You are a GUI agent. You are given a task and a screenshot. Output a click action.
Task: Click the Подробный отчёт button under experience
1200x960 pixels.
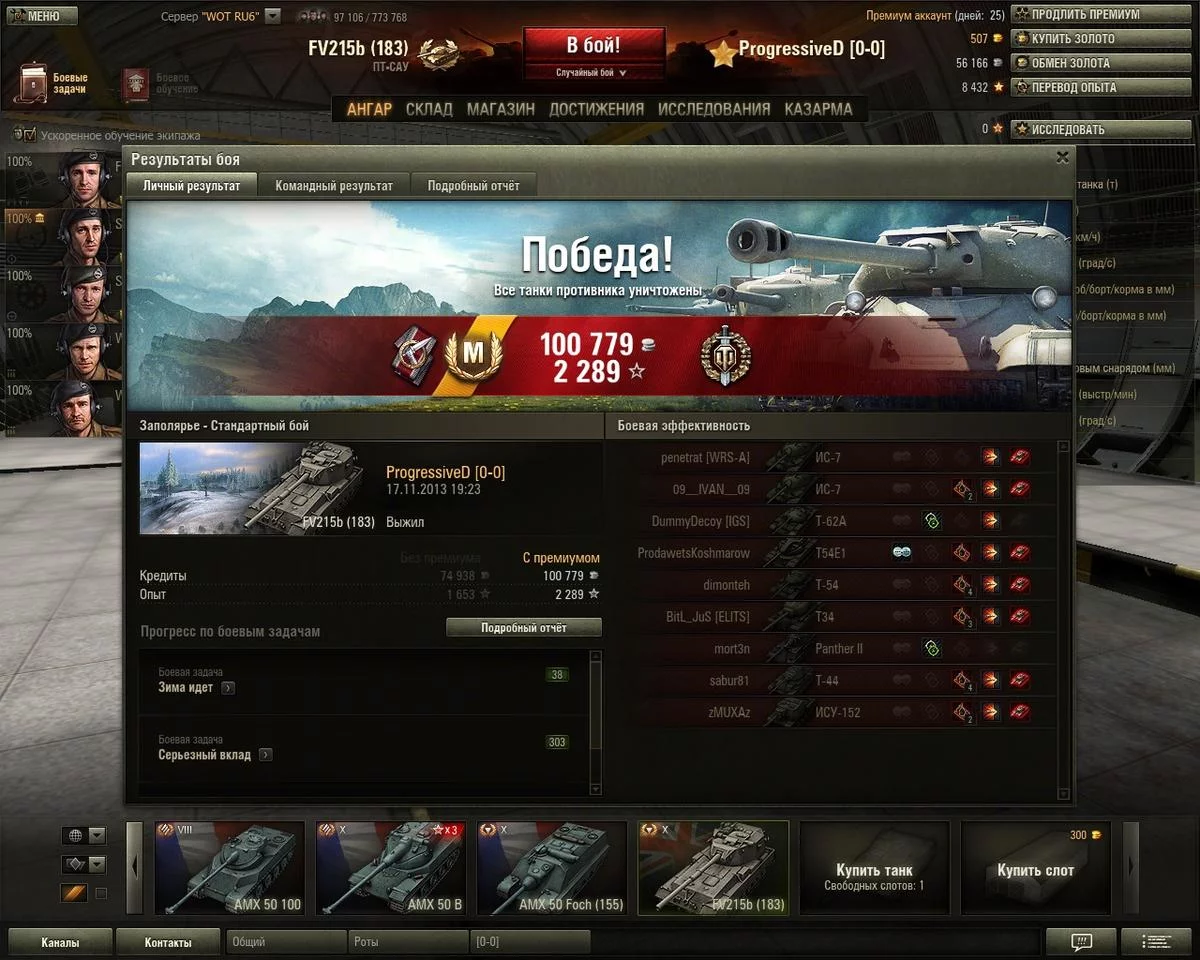(x=523, y=628)
